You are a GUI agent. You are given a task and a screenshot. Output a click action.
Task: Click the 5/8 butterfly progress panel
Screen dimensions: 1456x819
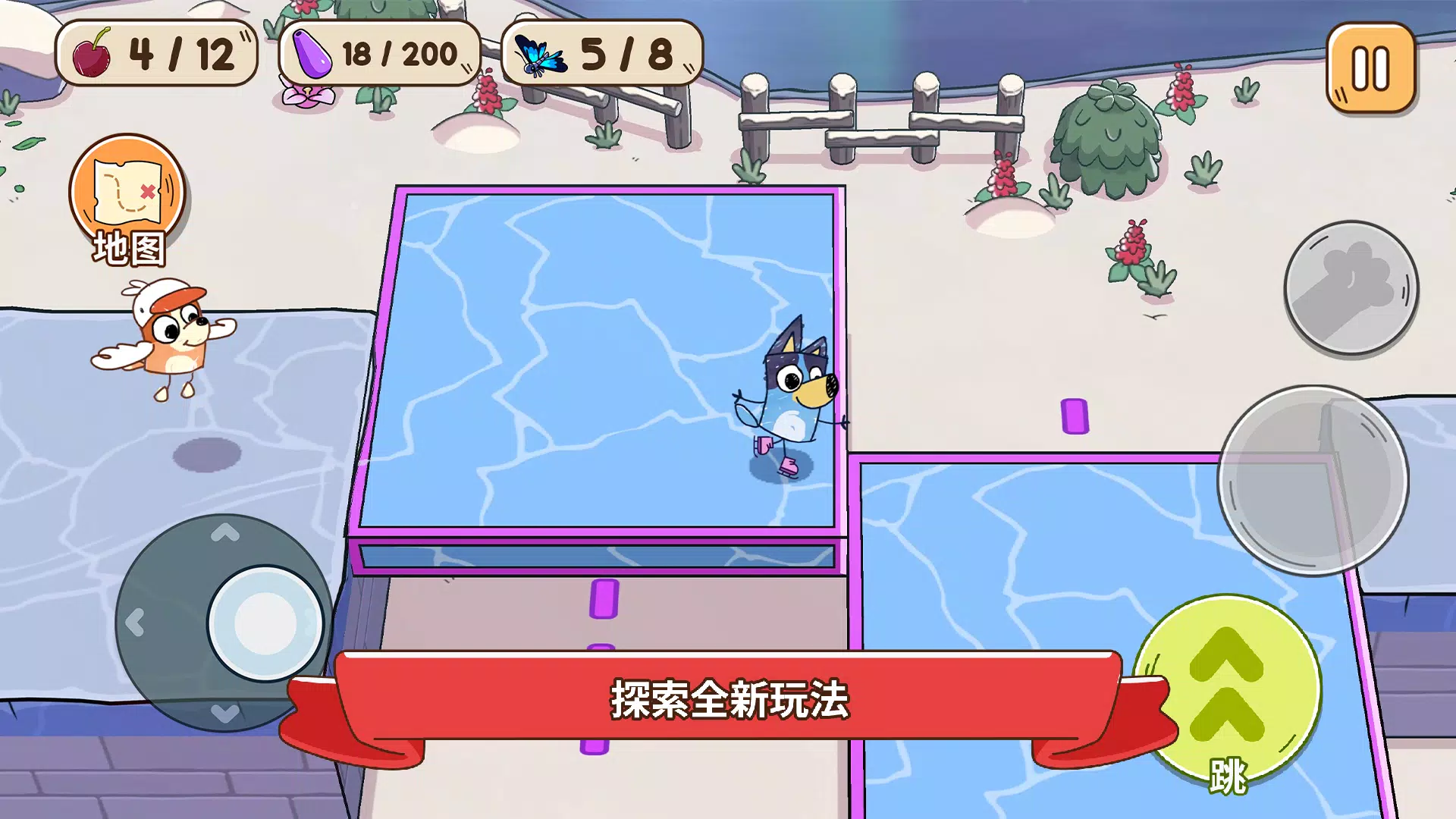tap(603, 53)
